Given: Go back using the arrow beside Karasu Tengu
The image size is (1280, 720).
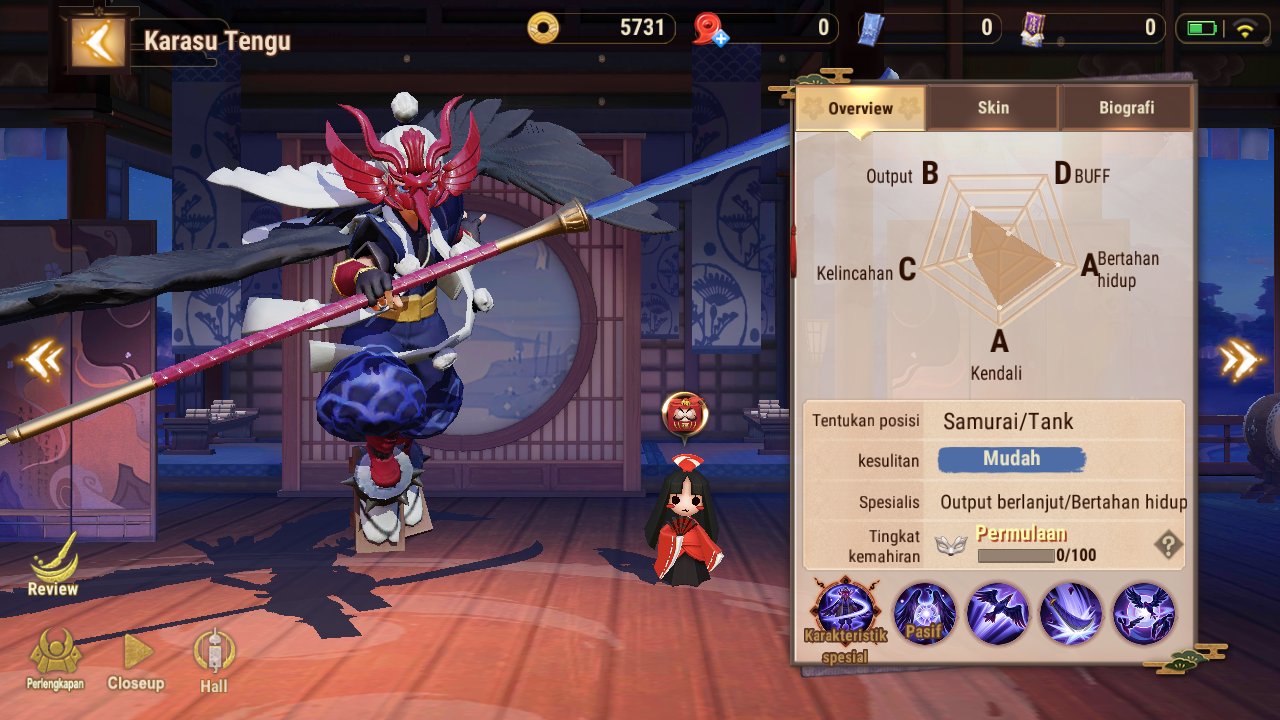Looking at the screenshot, I should coord(98,42).
